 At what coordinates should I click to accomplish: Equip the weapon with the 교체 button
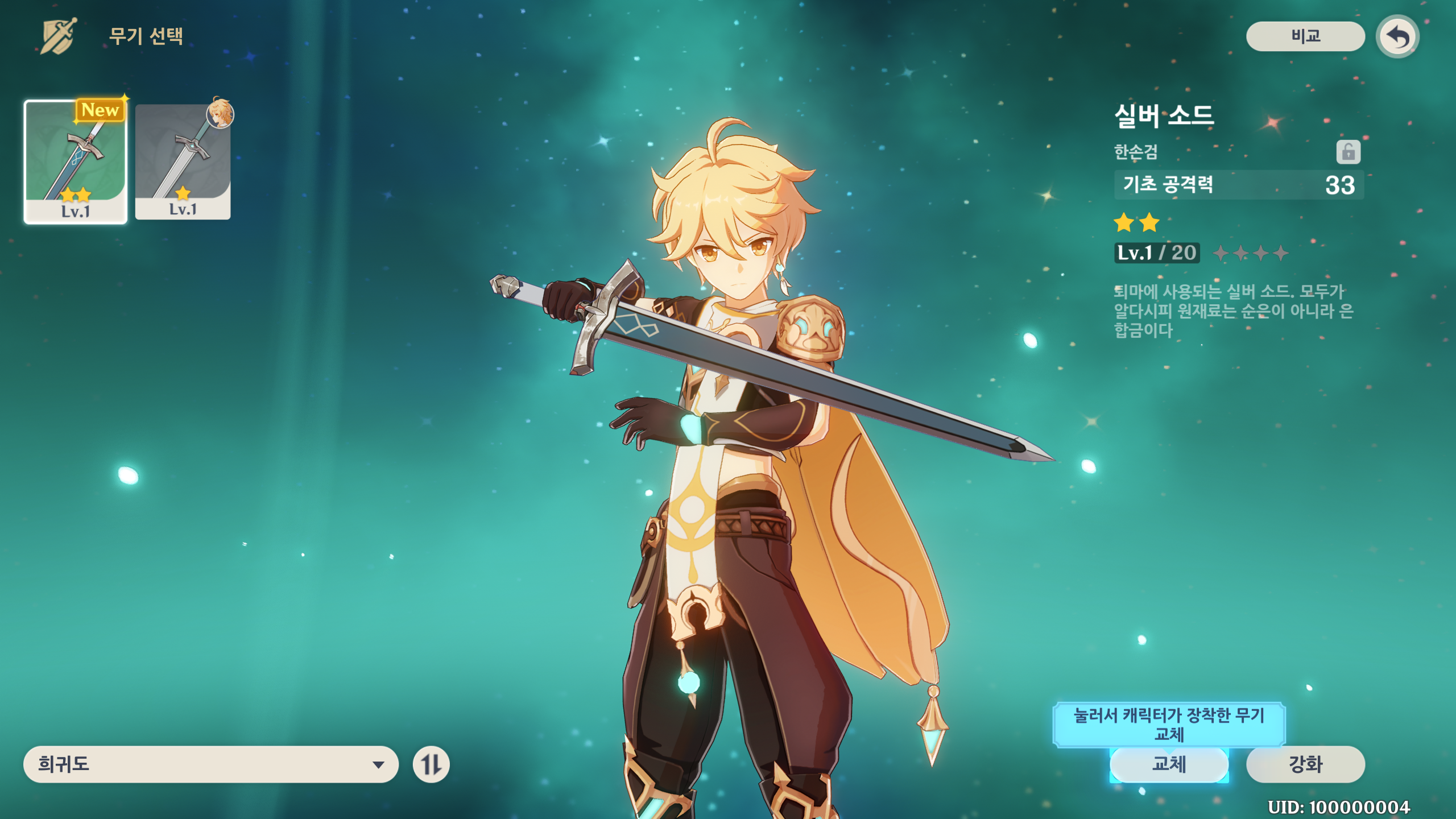point(1169,764)
